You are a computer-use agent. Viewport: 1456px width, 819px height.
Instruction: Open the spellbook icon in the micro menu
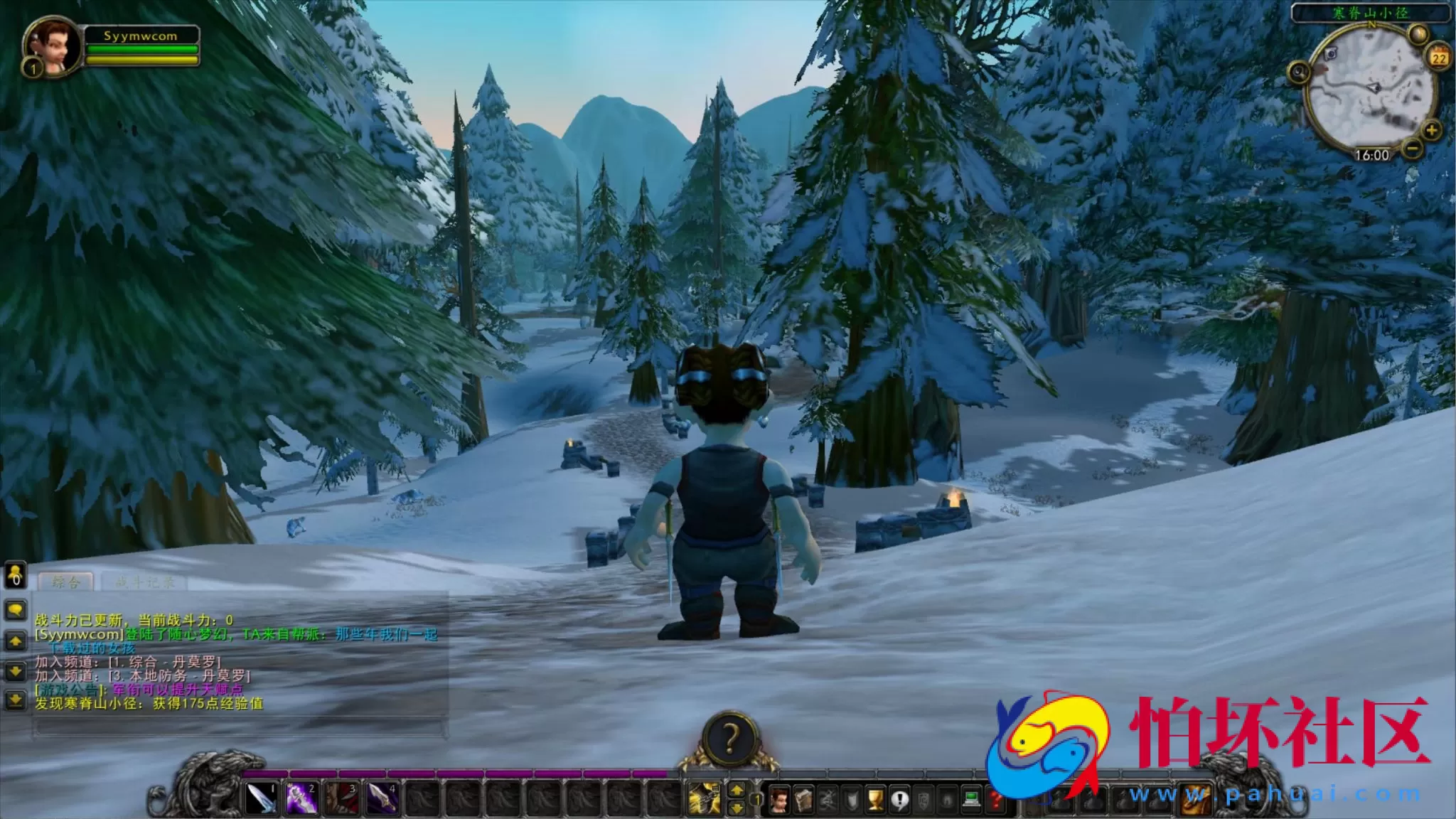(804, 800)
